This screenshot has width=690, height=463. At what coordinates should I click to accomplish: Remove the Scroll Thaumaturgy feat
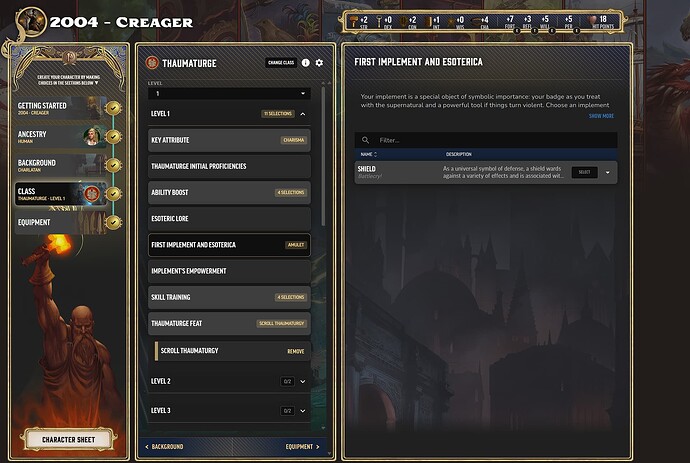pos(296,351)
